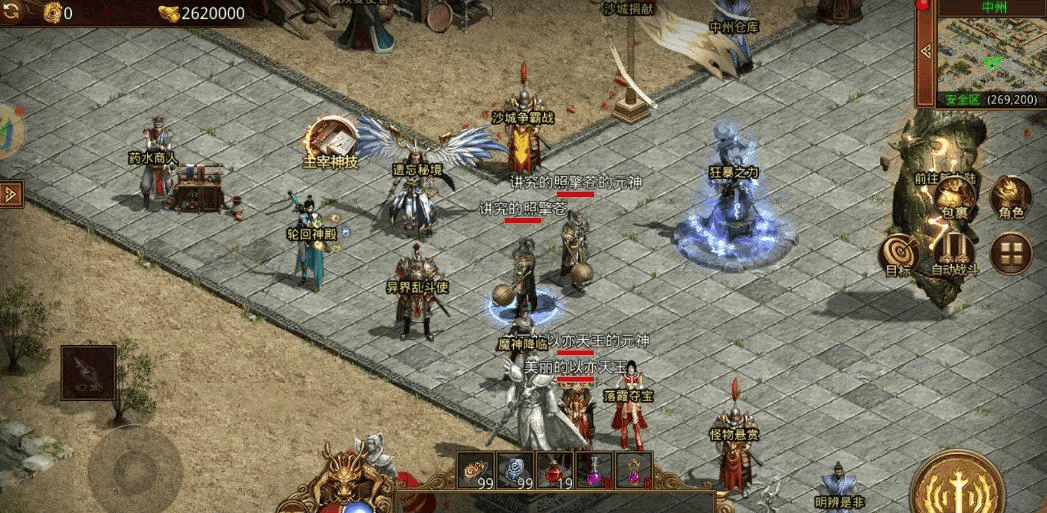This screenshot has width=1047, height=513.
Task: Select the blue rune stone hotbar slot
Action: (x=515, y=470)
